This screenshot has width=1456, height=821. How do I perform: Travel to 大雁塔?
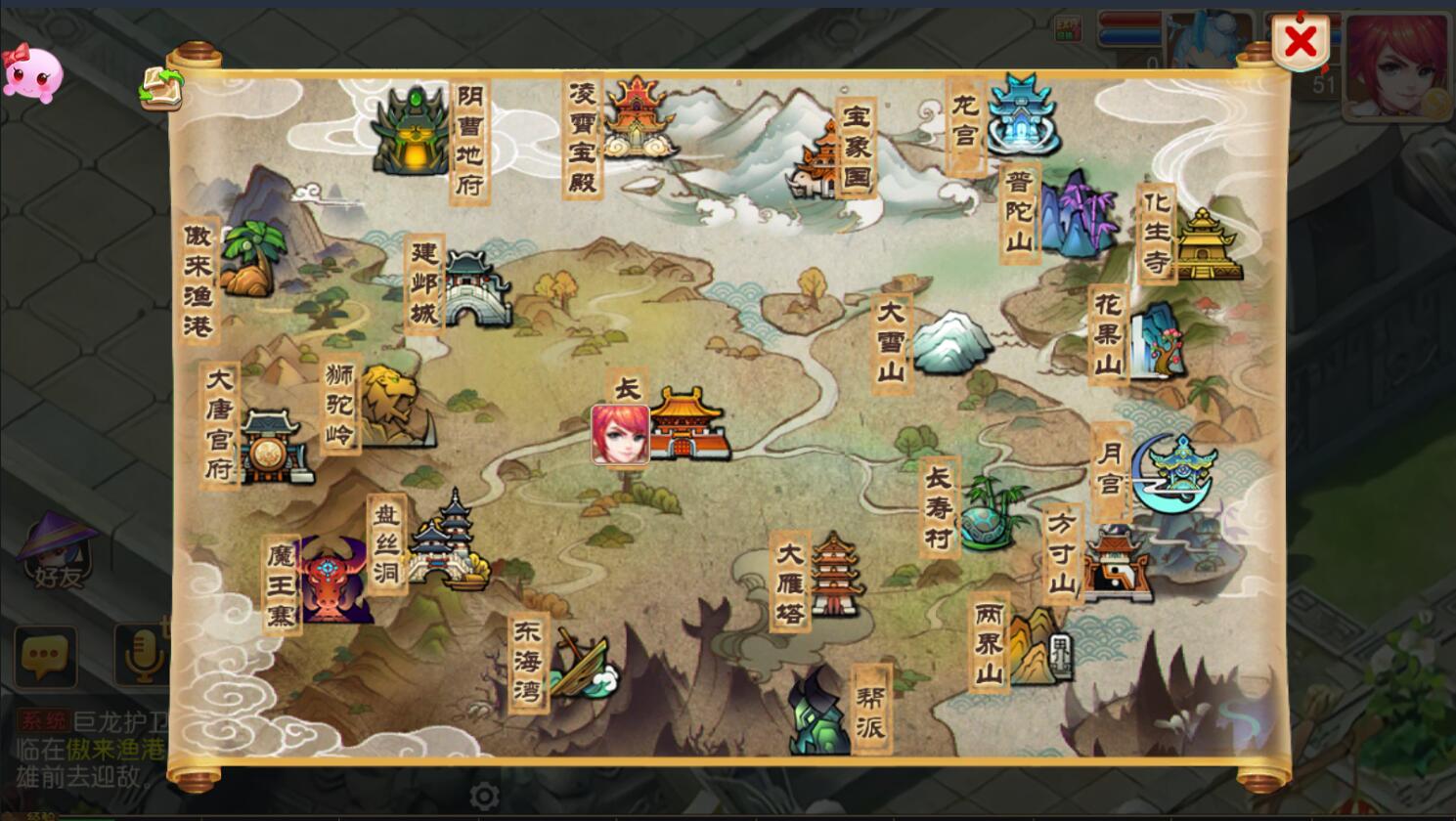[833, 576]
